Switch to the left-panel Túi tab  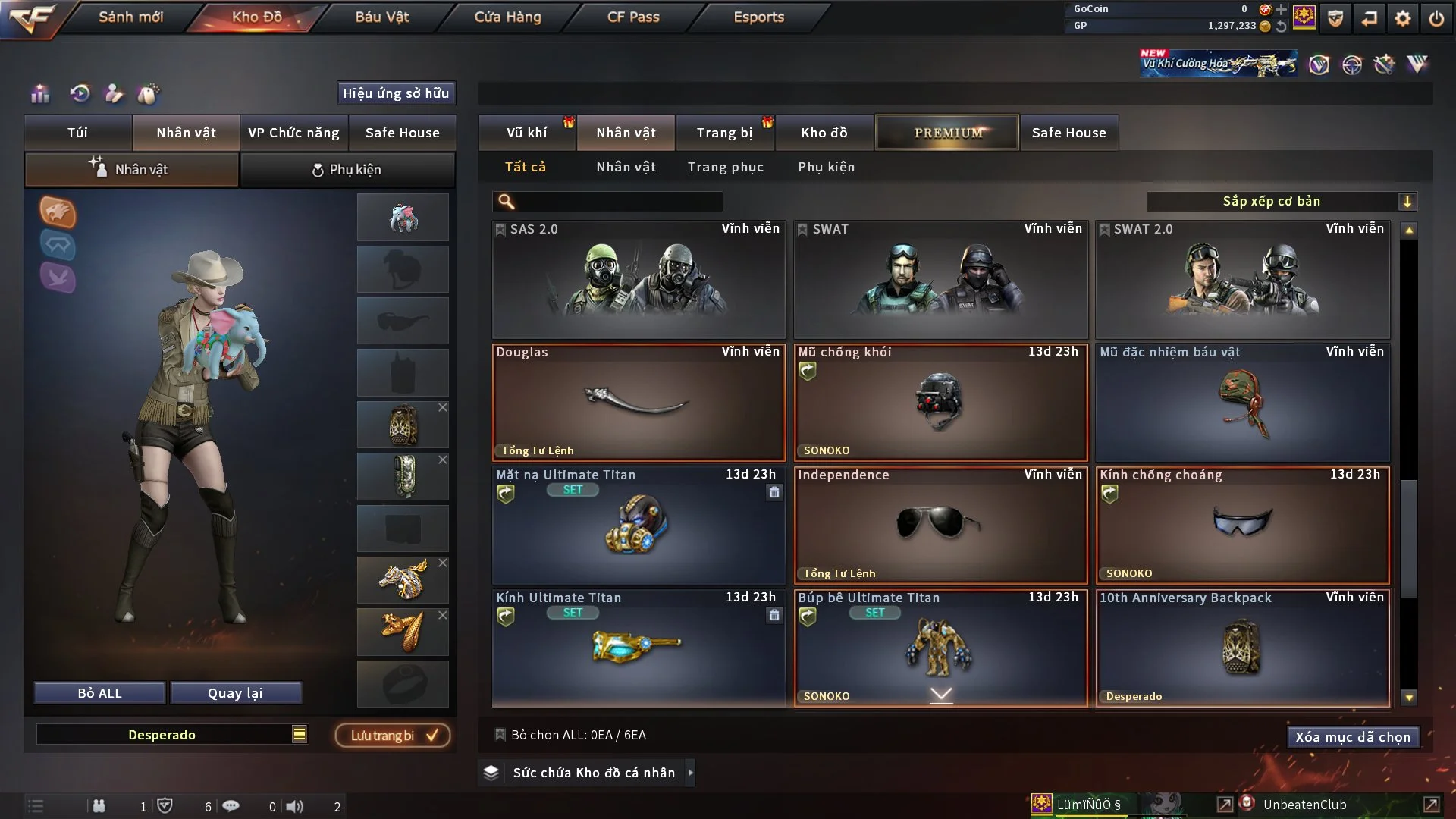77,133
